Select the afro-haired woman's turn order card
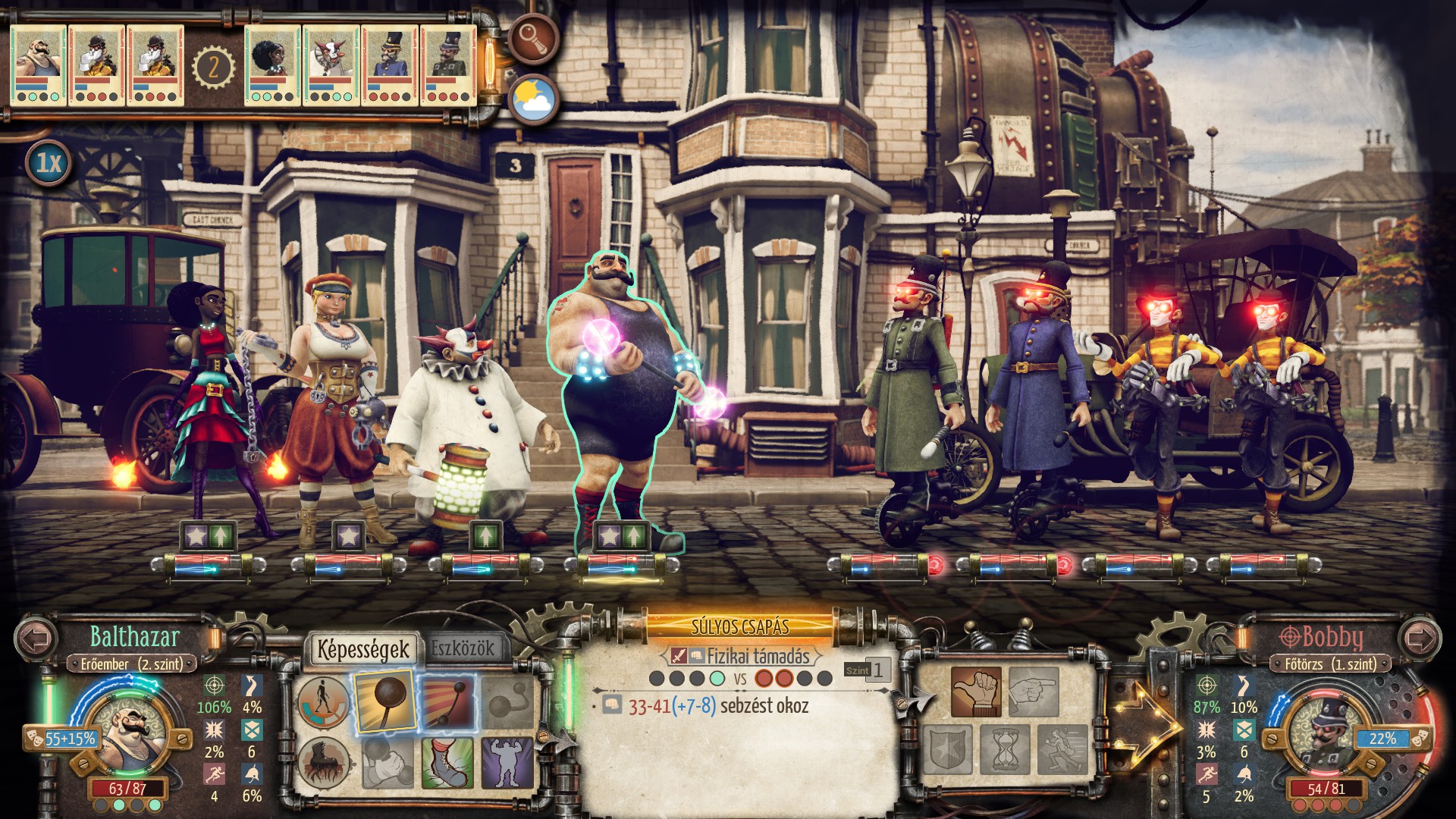 [x=272, y=64]
